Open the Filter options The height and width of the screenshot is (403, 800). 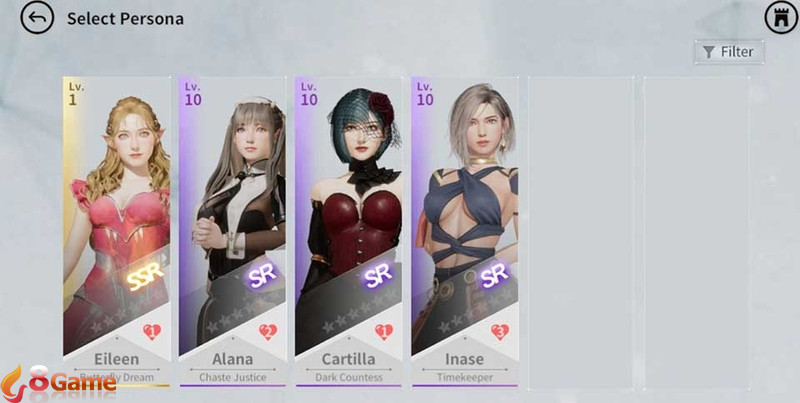[x=728, y=52]
